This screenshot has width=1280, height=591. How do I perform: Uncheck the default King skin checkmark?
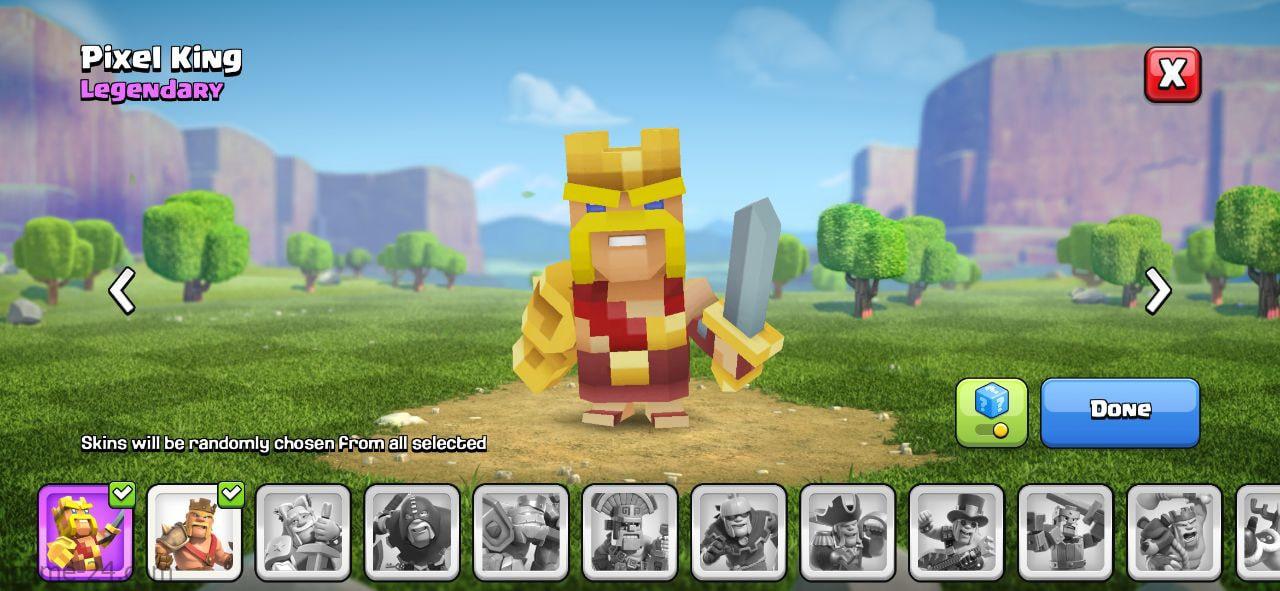231,493
